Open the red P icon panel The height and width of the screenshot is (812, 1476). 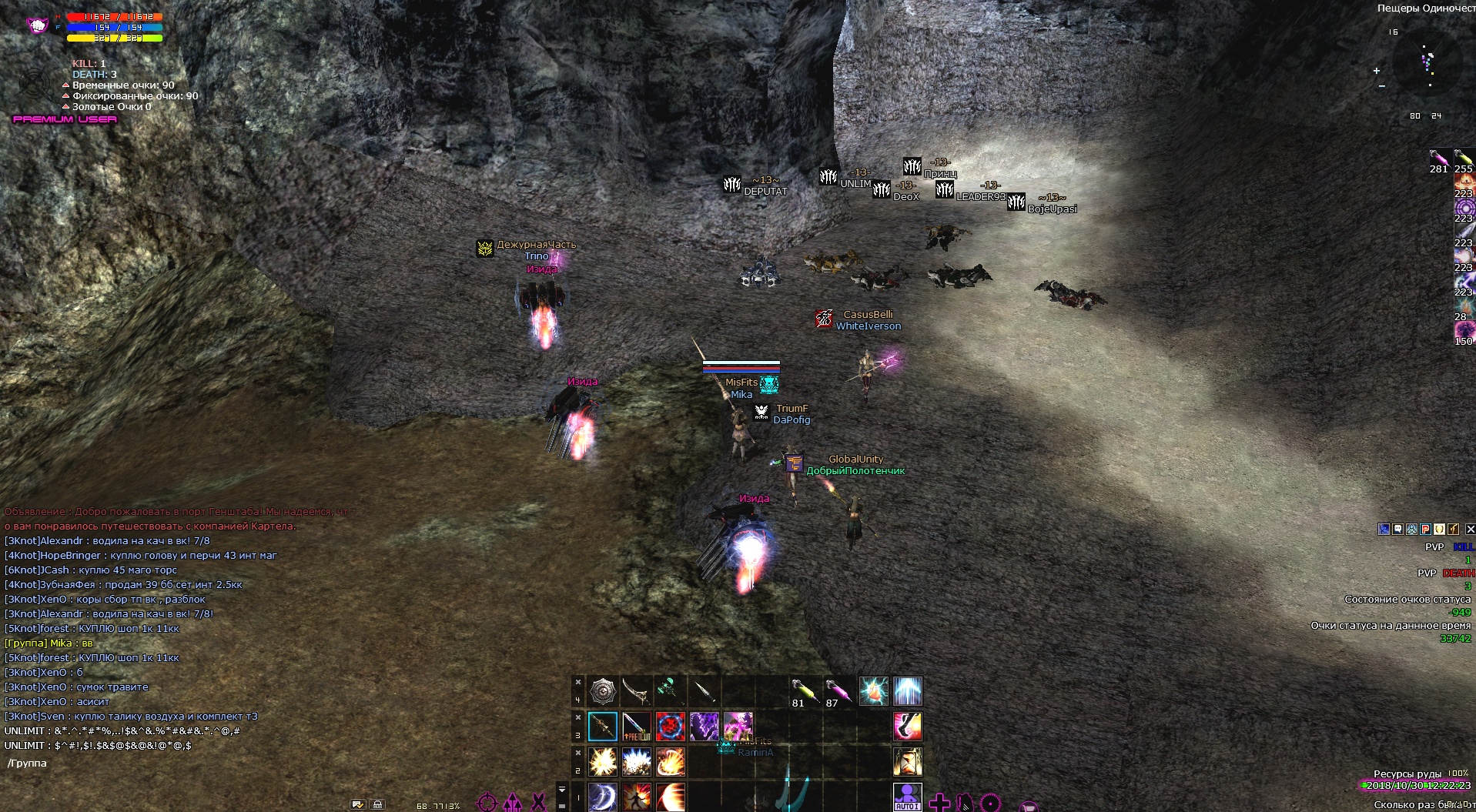[x=1425, y=529]
